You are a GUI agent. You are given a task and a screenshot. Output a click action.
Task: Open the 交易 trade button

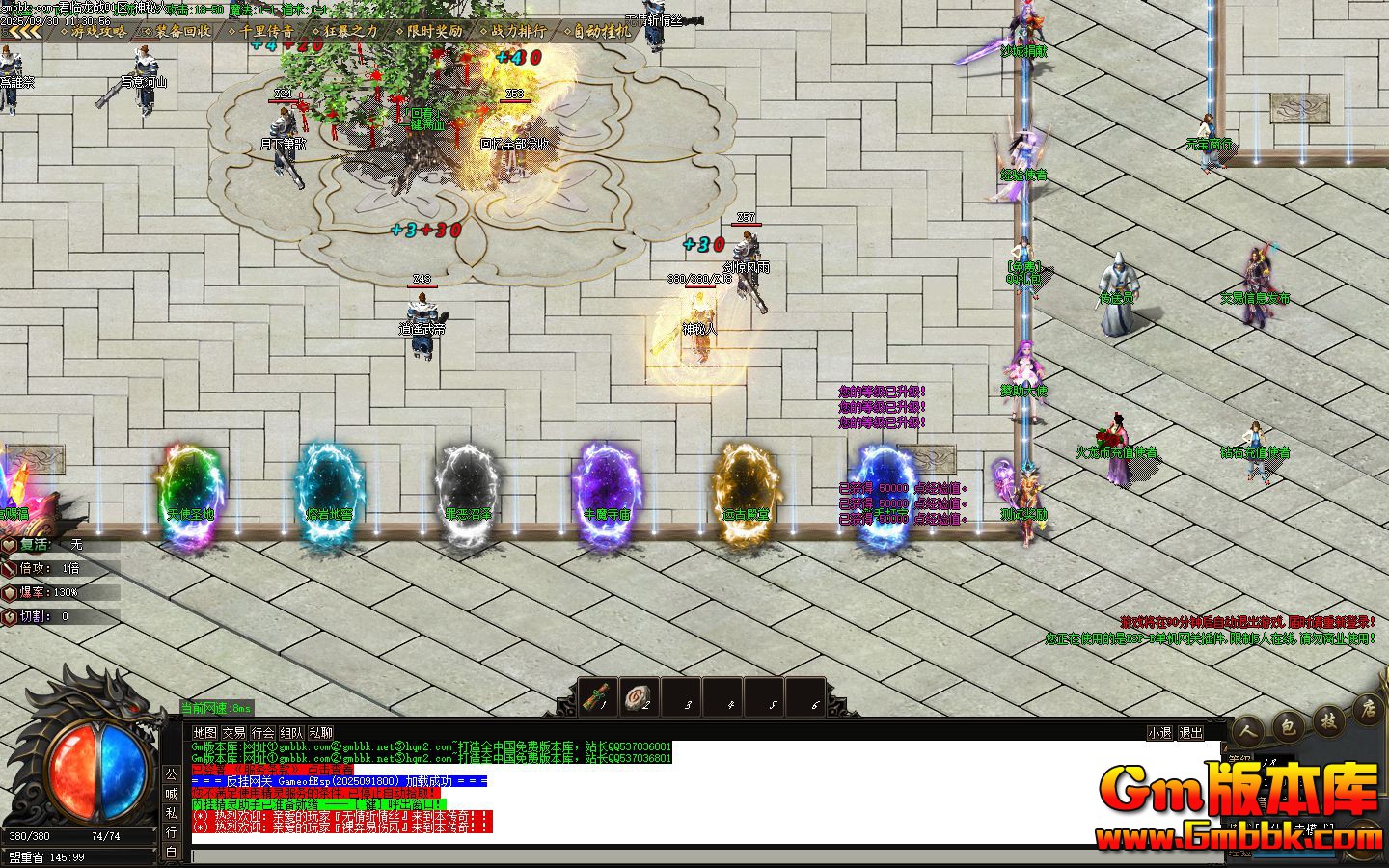tap(233, 733)
